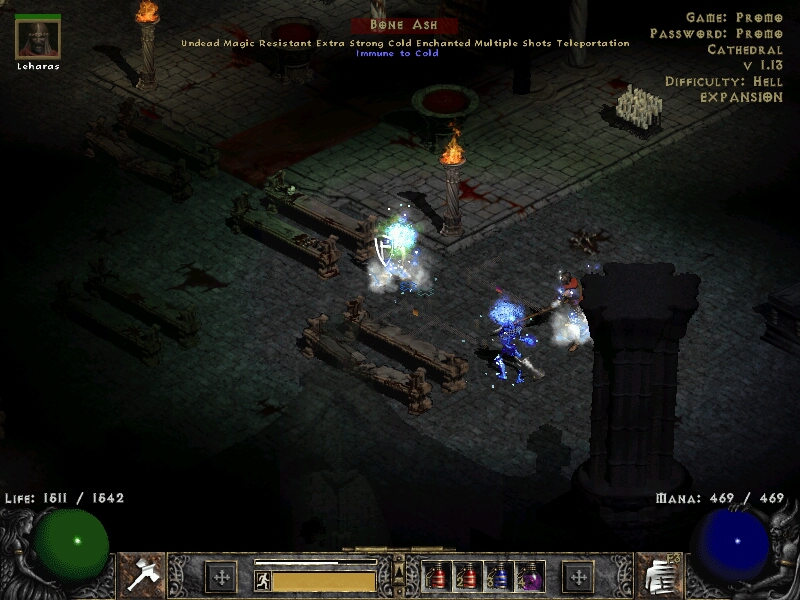Toggle the run/walk button
800x600 pixels.
(262, 579)
